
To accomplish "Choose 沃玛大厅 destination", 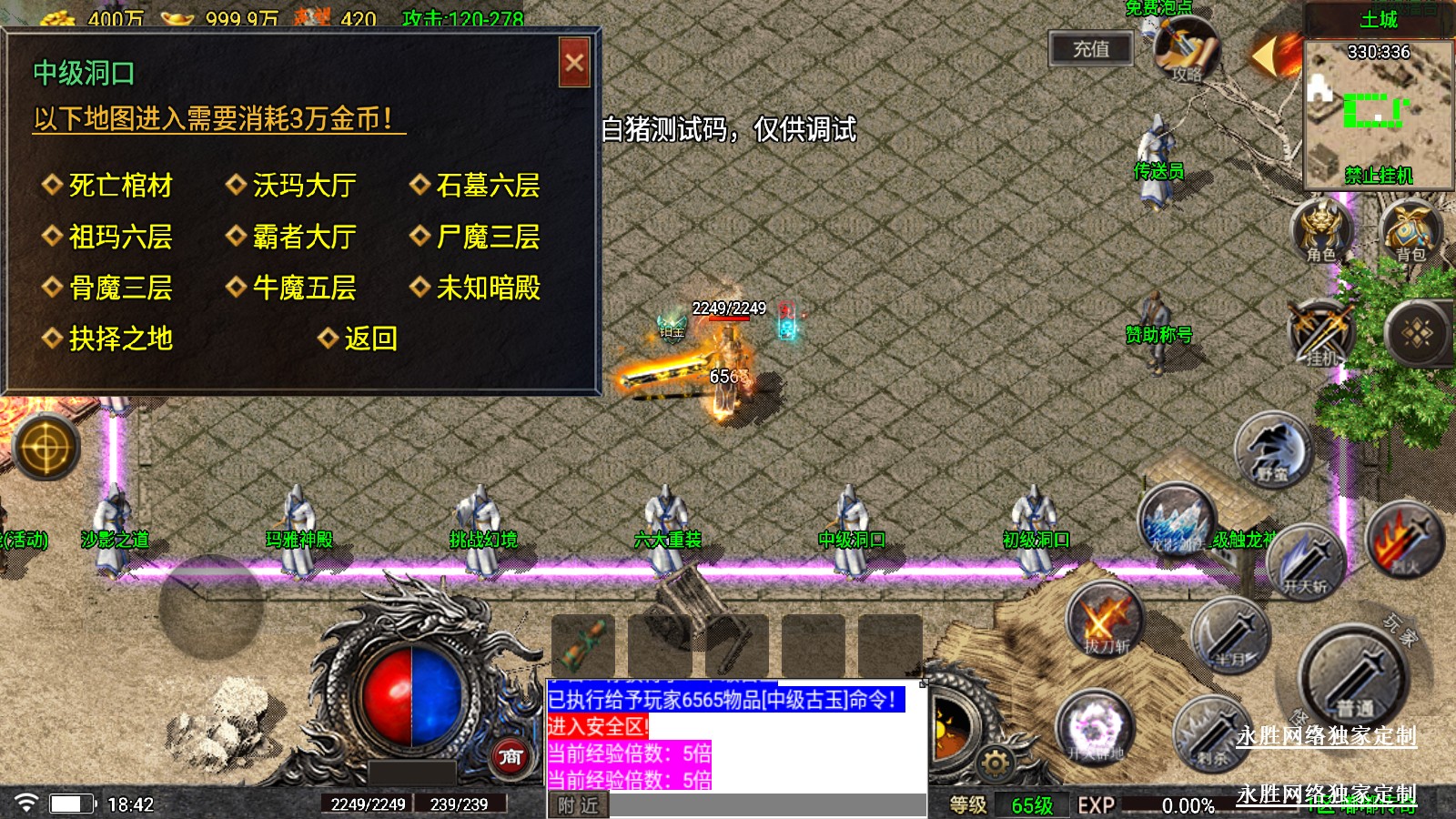I will (304, 186).
